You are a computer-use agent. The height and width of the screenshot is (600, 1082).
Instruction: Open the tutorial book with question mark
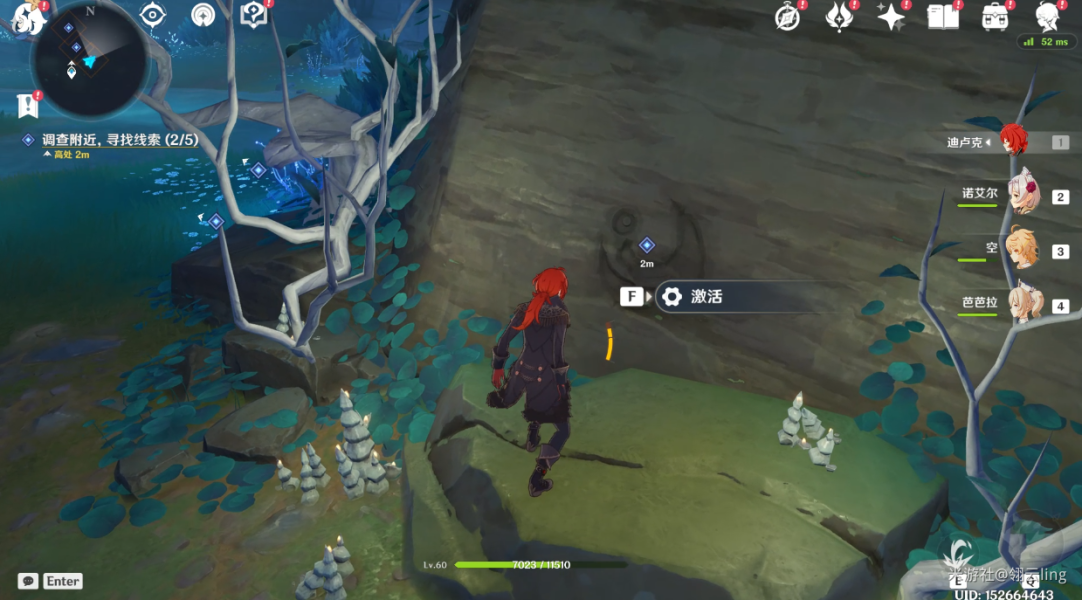[x=254, y=15]
